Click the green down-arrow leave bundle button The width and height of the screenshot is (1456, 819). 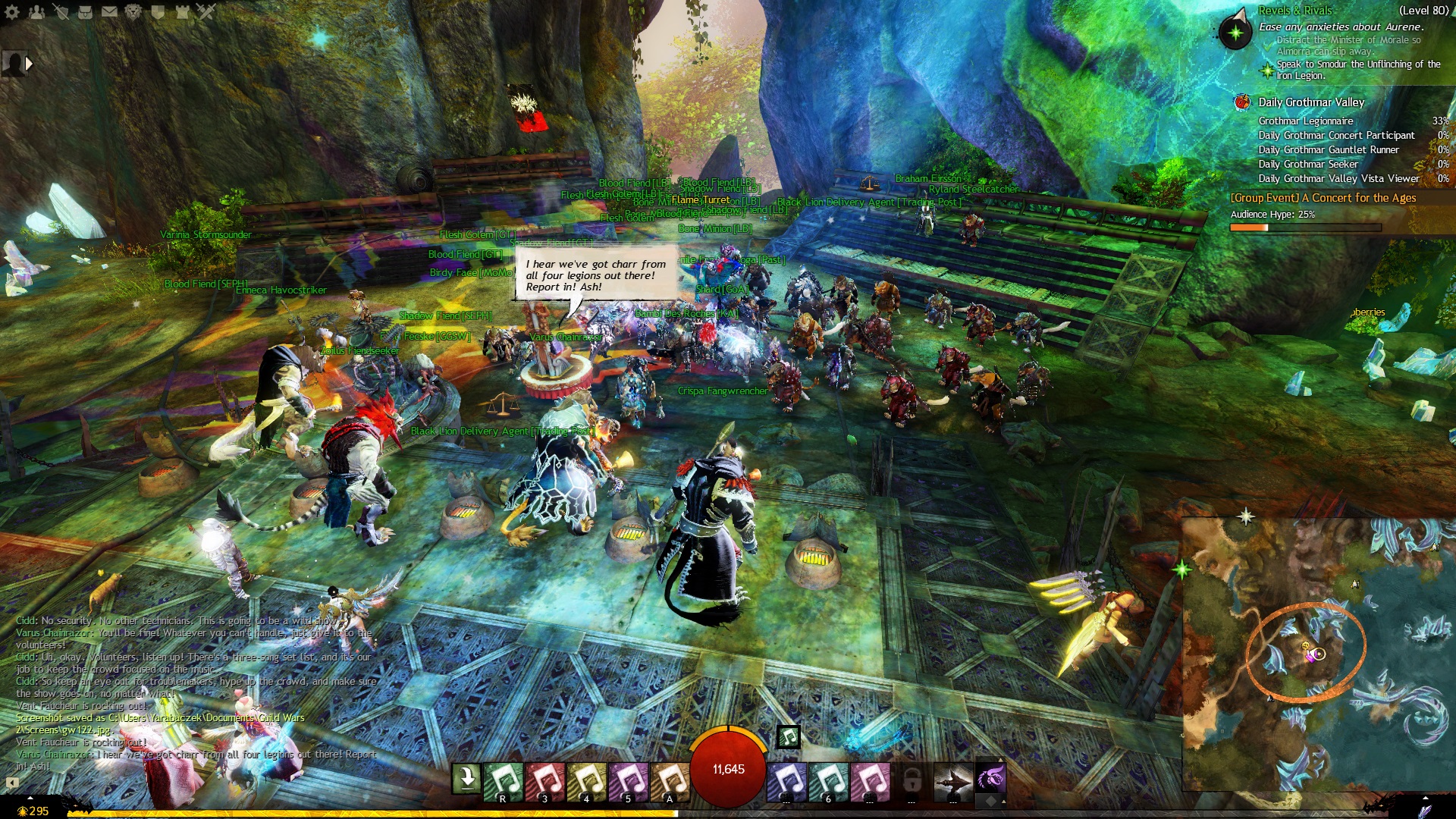point(466,778)
